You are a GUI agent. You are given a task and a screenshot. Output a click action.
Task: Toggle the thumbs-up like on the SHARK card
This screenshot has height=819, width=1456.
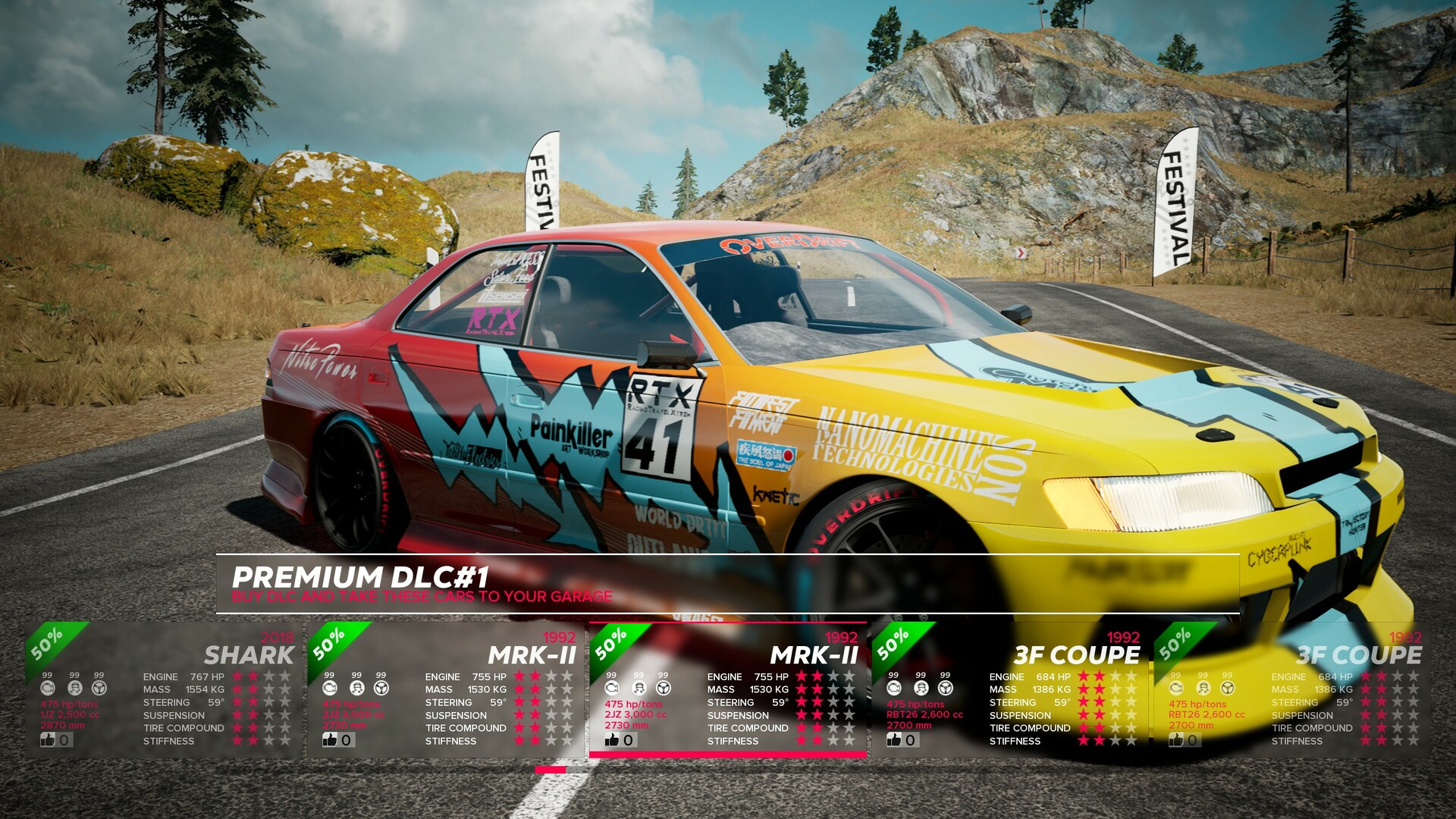pyautogui.click(x=49, y=741)
